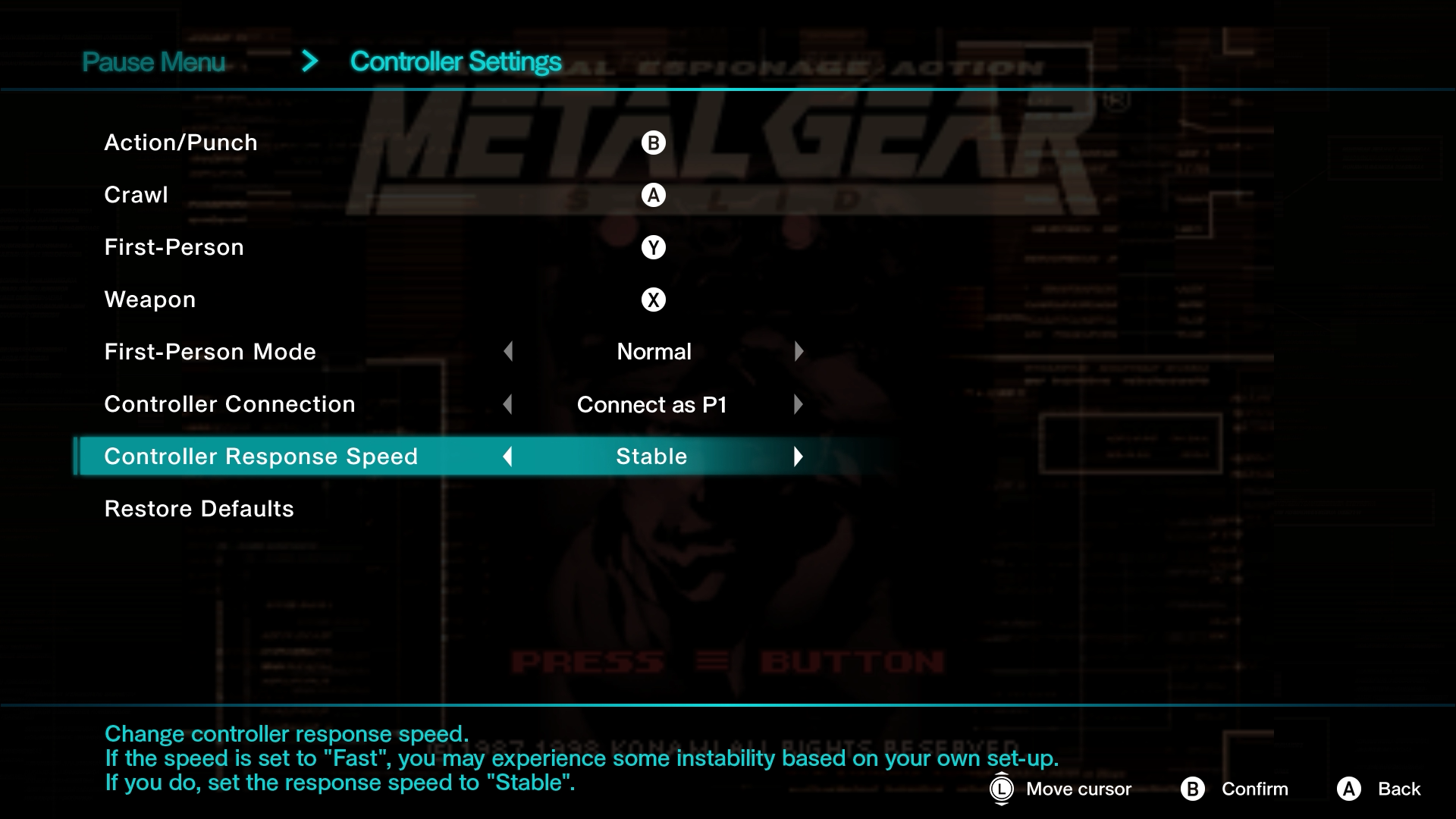Image resolution: width=1456 pixels, height=819 pixels.
Task: Click the L stick icon near Move cursor
Action: (x=1001, y=789)
